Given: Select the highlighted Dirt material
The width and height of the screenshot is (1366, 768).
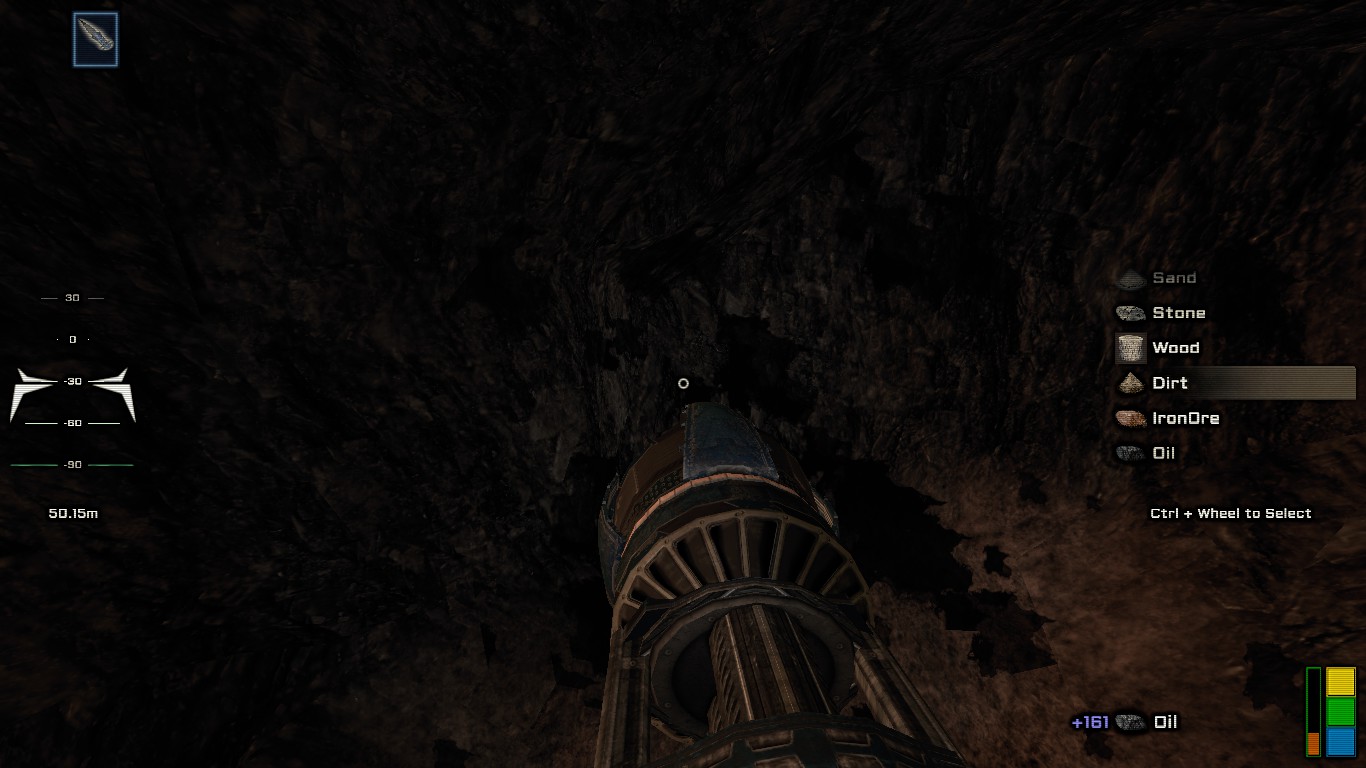Looking at the screenshot, I should tap(1169, 383).
